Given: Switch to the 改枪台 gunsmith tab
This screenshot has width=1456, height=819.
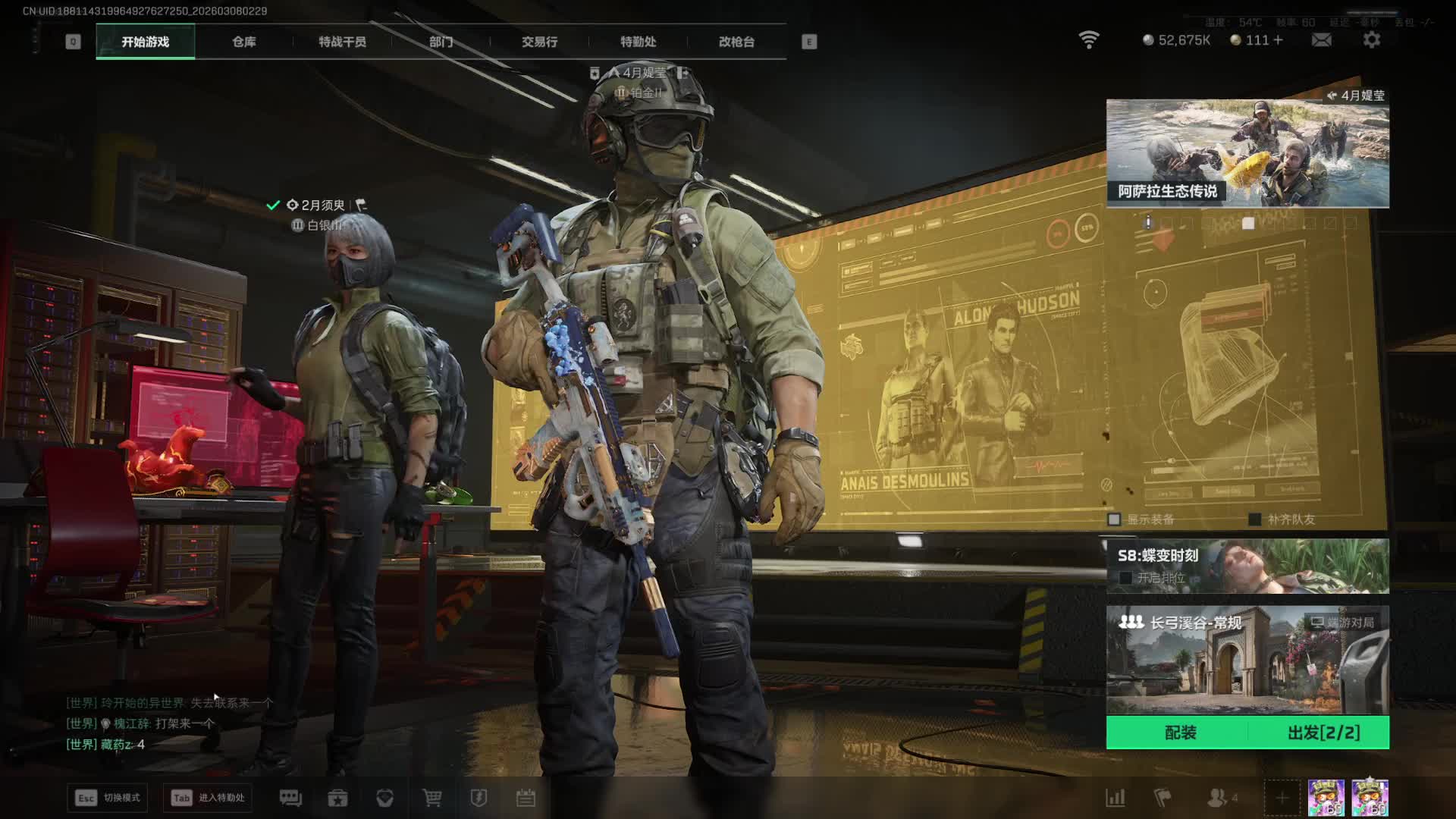Looking at the screenshot, I should [736, 42].
